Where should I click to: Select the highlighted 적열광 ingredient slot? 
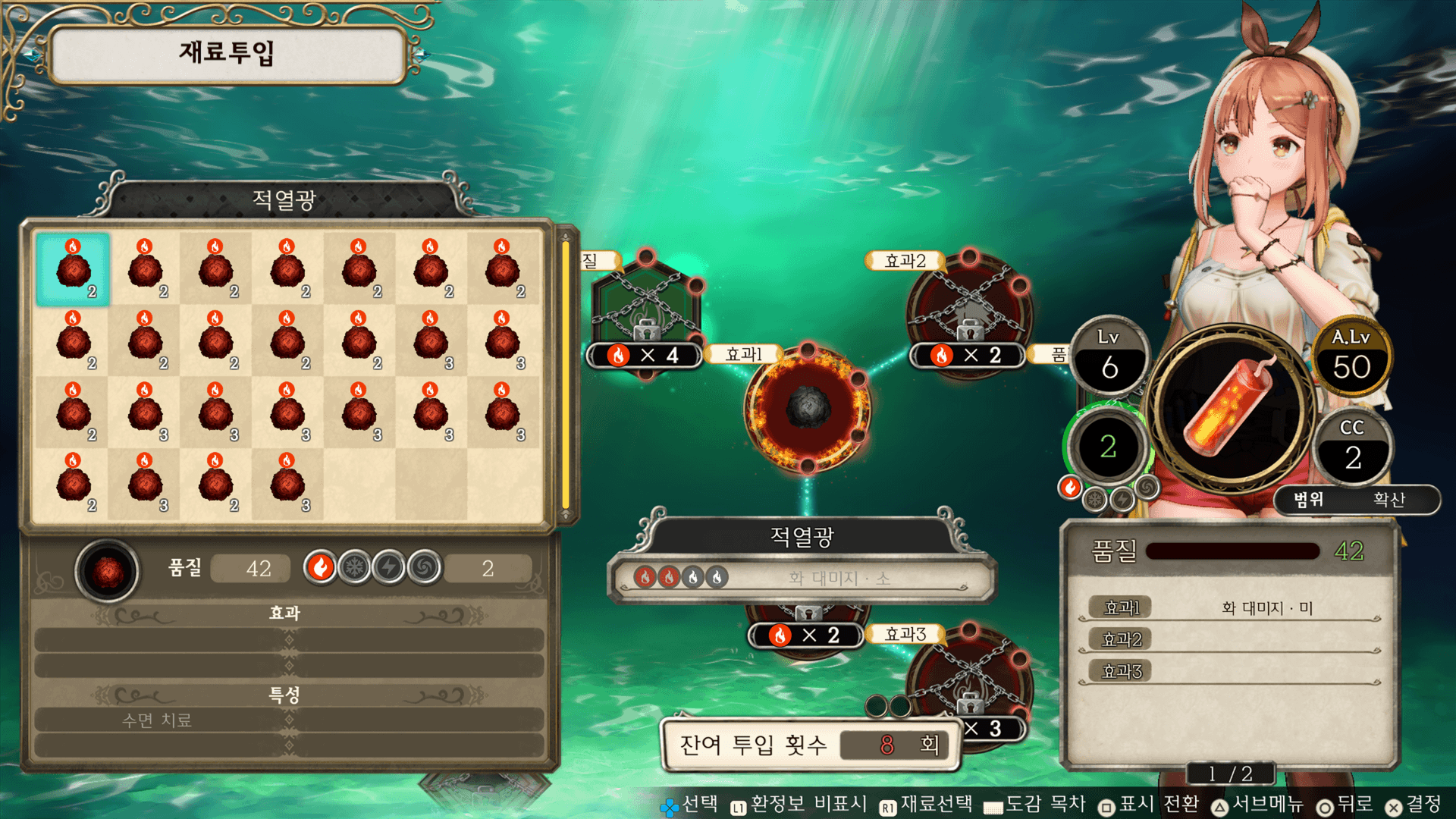click(x=73, y=269)
